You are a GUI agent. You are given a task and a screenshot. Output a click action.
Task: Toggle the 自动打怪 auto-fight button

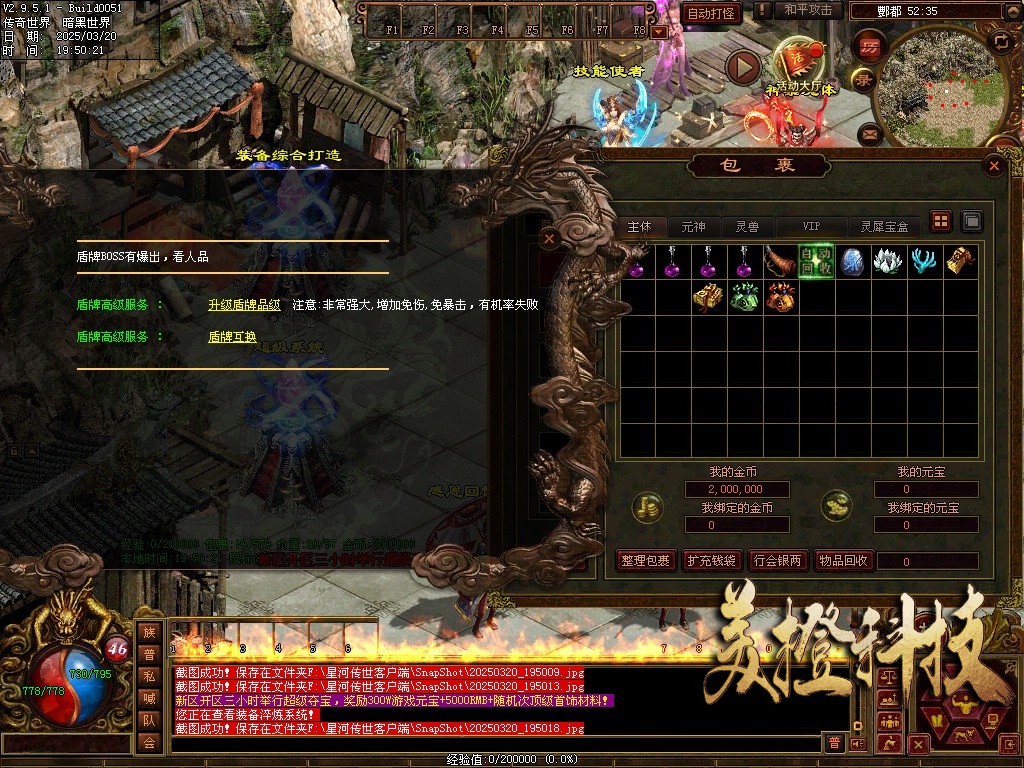[x=711, y=13]
